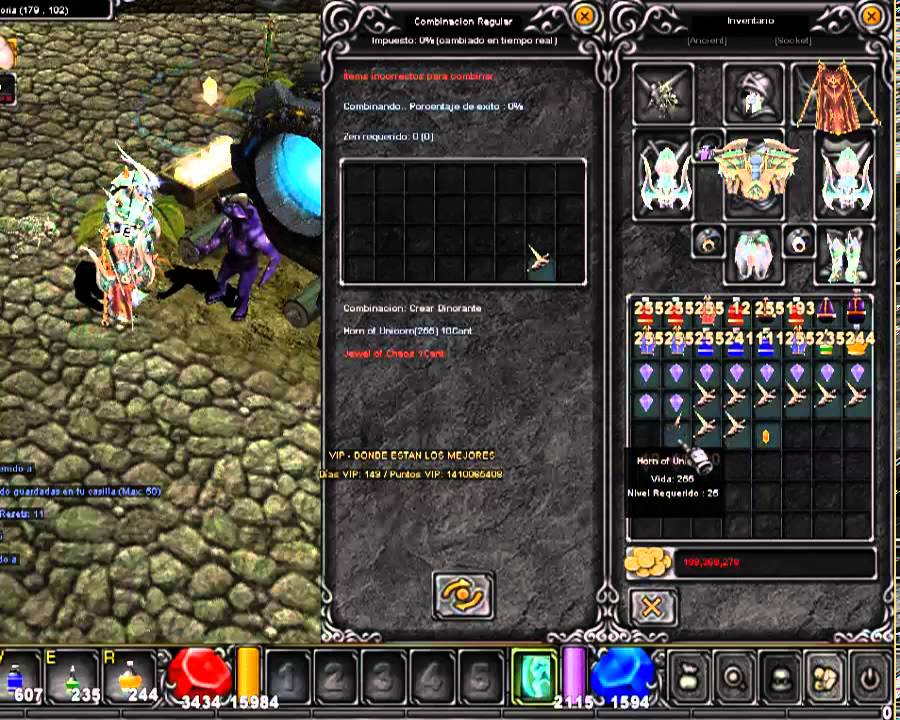Select the equipped pants slot
Image resolution: width=900 pixels, height=720 pixels.
click(753, 254)
